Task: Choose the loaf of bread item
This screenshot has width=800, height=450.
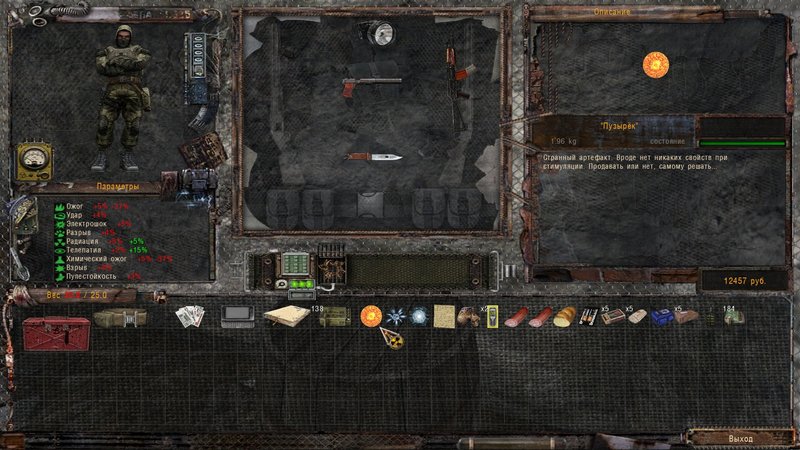Action: click(565, 317)
